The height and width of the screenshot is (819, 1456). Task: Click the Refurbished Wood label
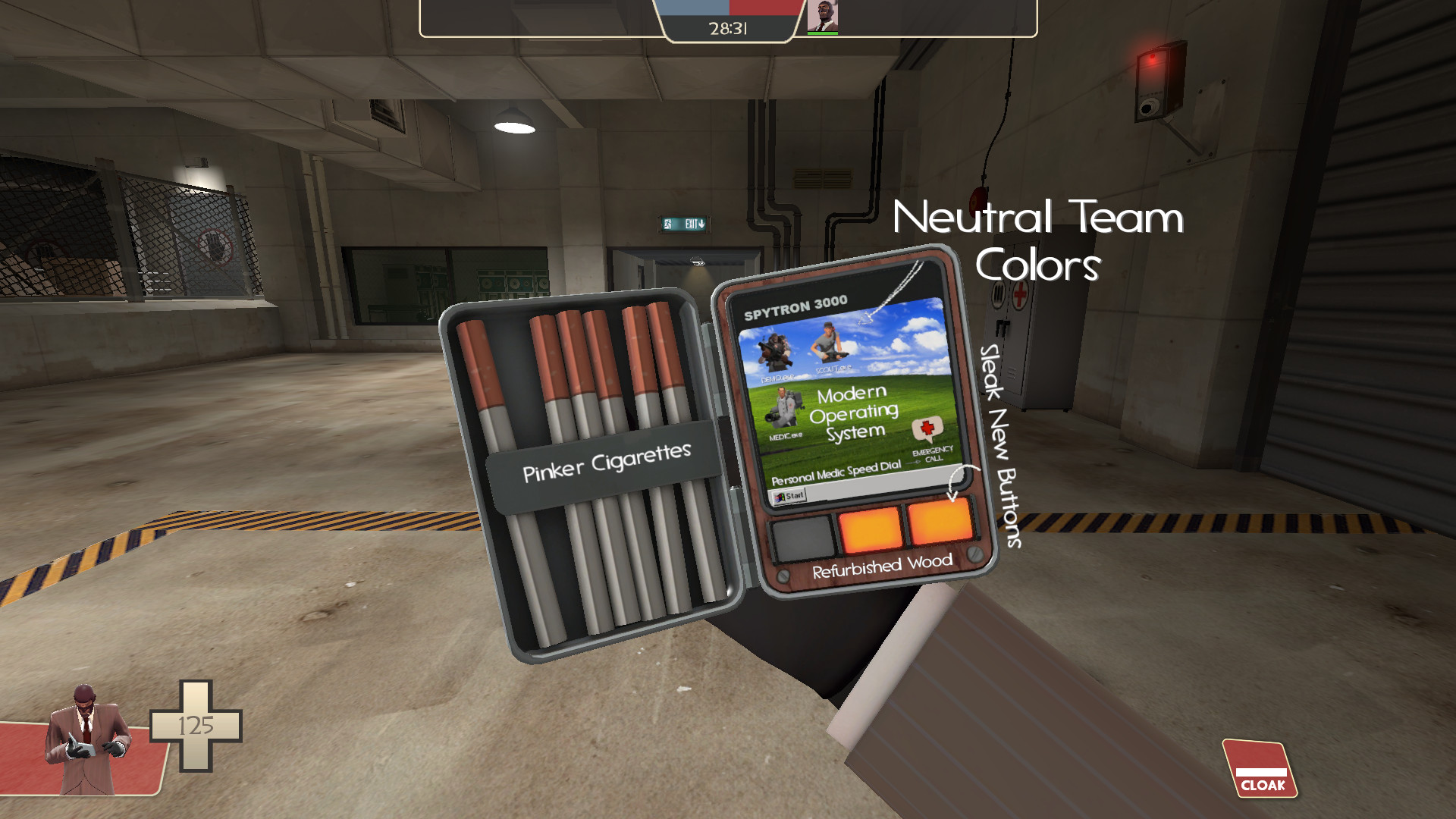[x=882, y=563]
